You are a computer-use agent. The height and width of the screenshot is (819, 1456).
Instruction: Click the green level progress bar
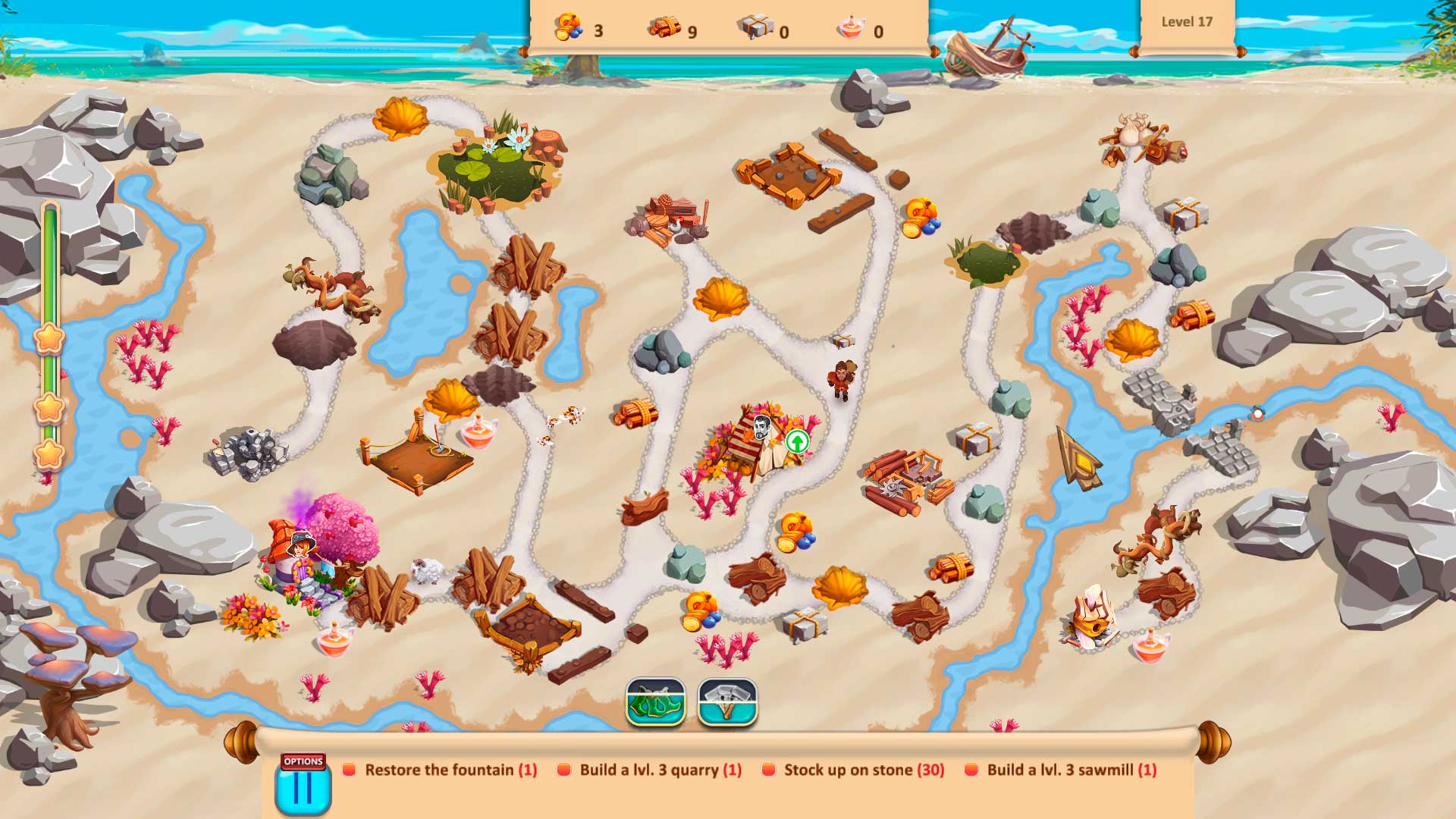49,265
